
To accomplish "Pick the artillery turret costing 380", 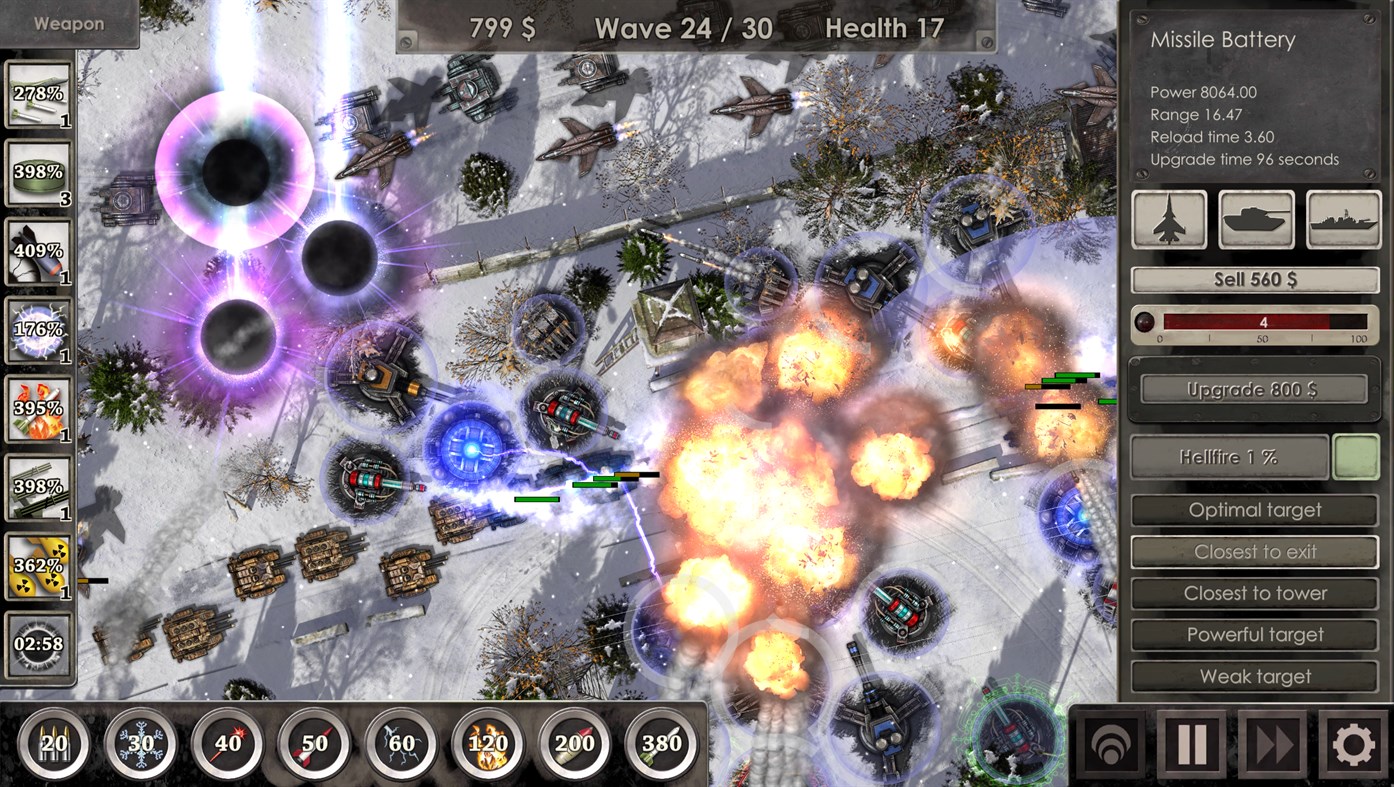I will coord(659,742).
